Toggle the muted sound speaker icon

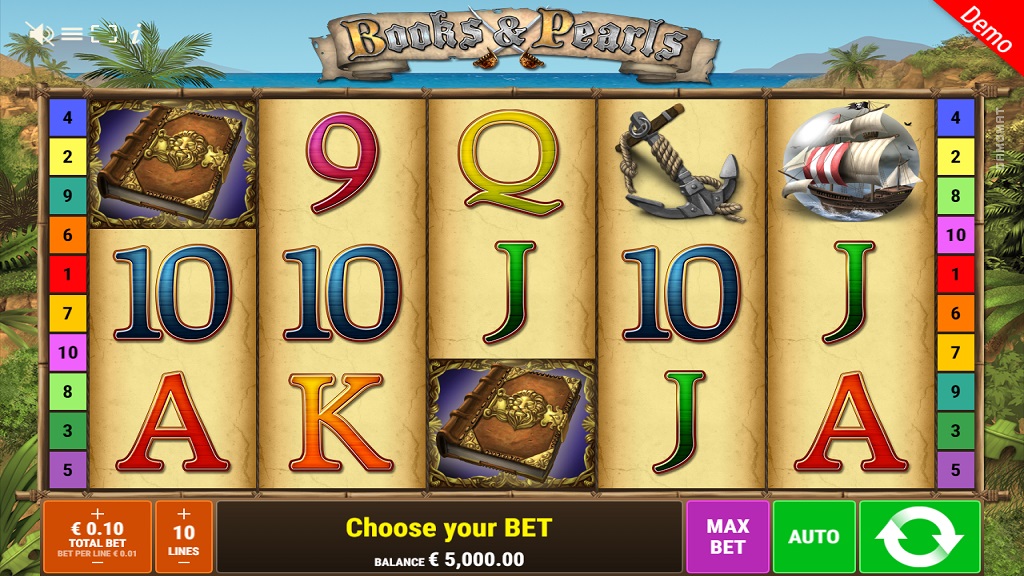click(x=41, y=34)
